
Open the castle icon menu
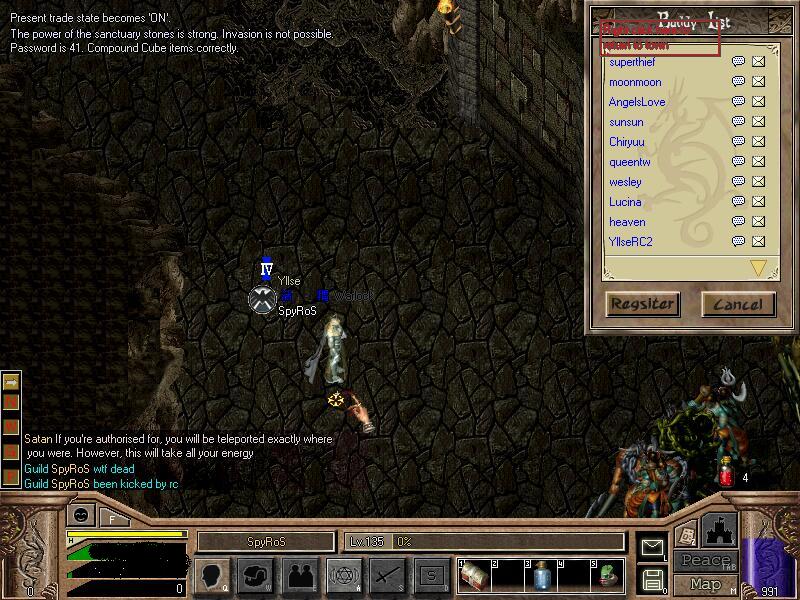(x=719, y=530)
